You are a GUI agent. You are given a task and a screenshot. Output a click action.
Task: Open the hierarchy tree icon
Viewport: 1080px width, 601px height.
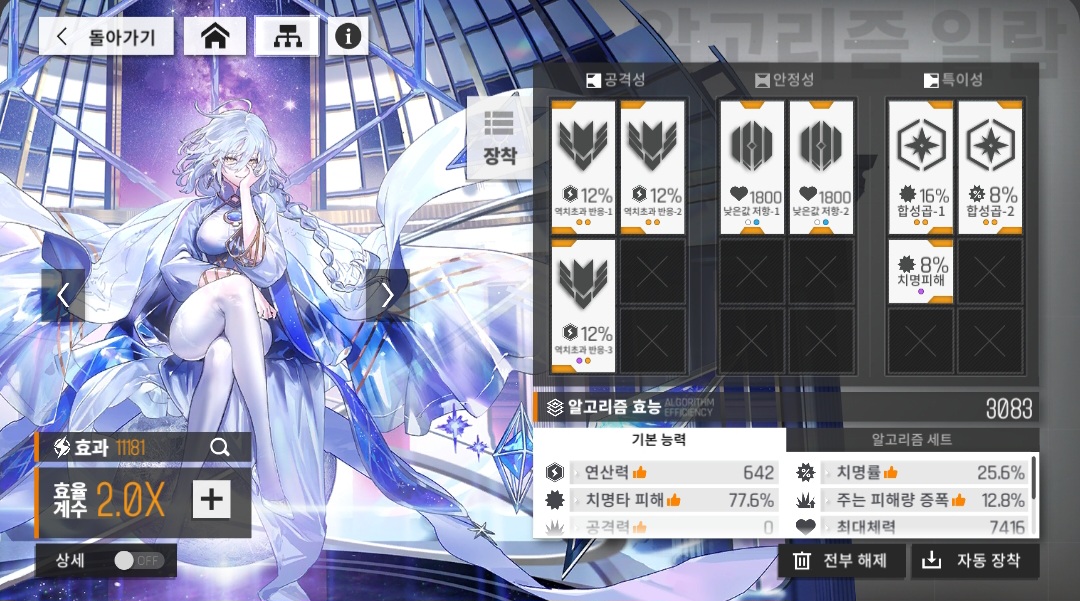click(x=286, y=37)
